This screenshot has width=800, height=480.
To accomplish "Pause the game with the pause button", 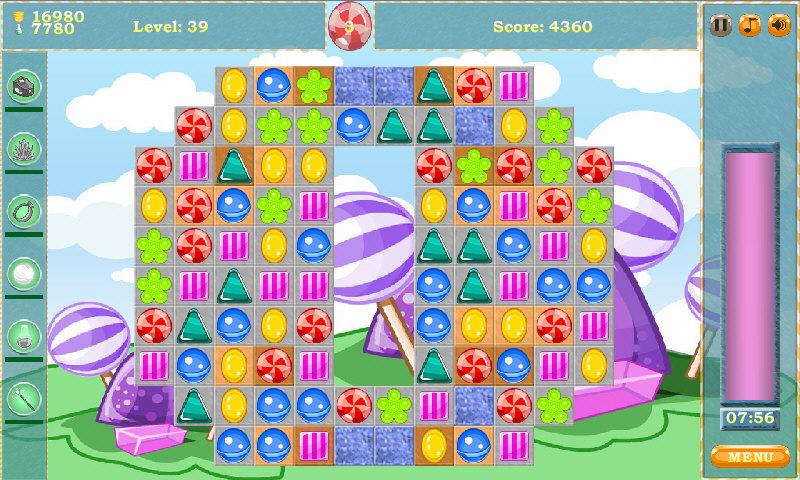I will (x=720, y=25).
